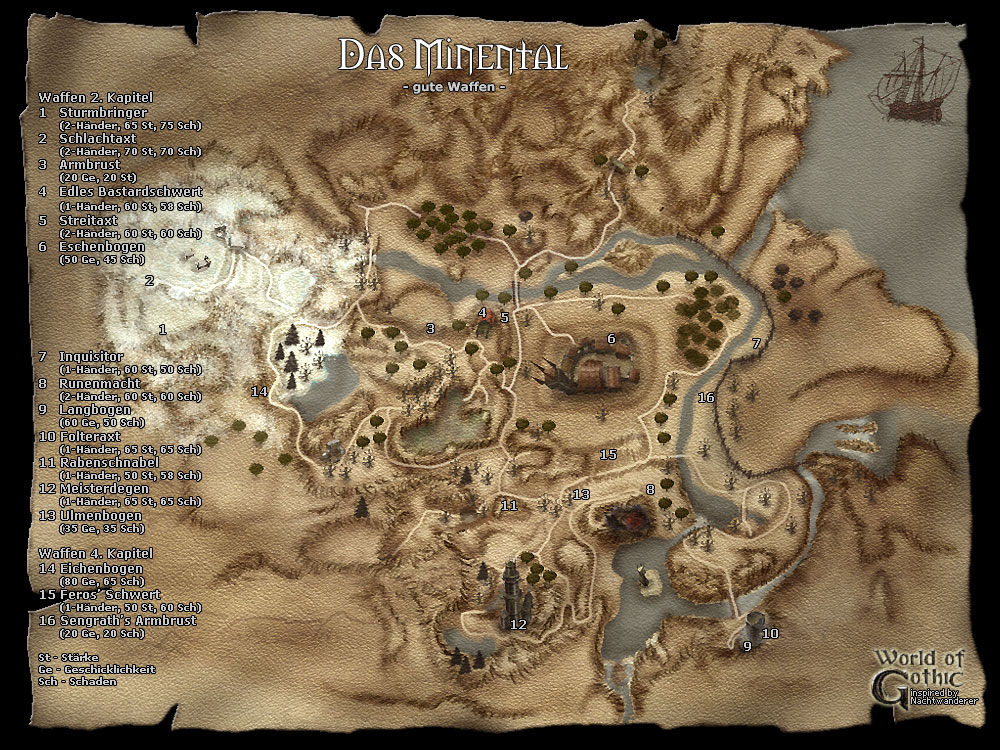The width and height of the screenshot is (1000, 750).
Task: Select the Runenmacht legend entry
Action: [x=99, y=383]
